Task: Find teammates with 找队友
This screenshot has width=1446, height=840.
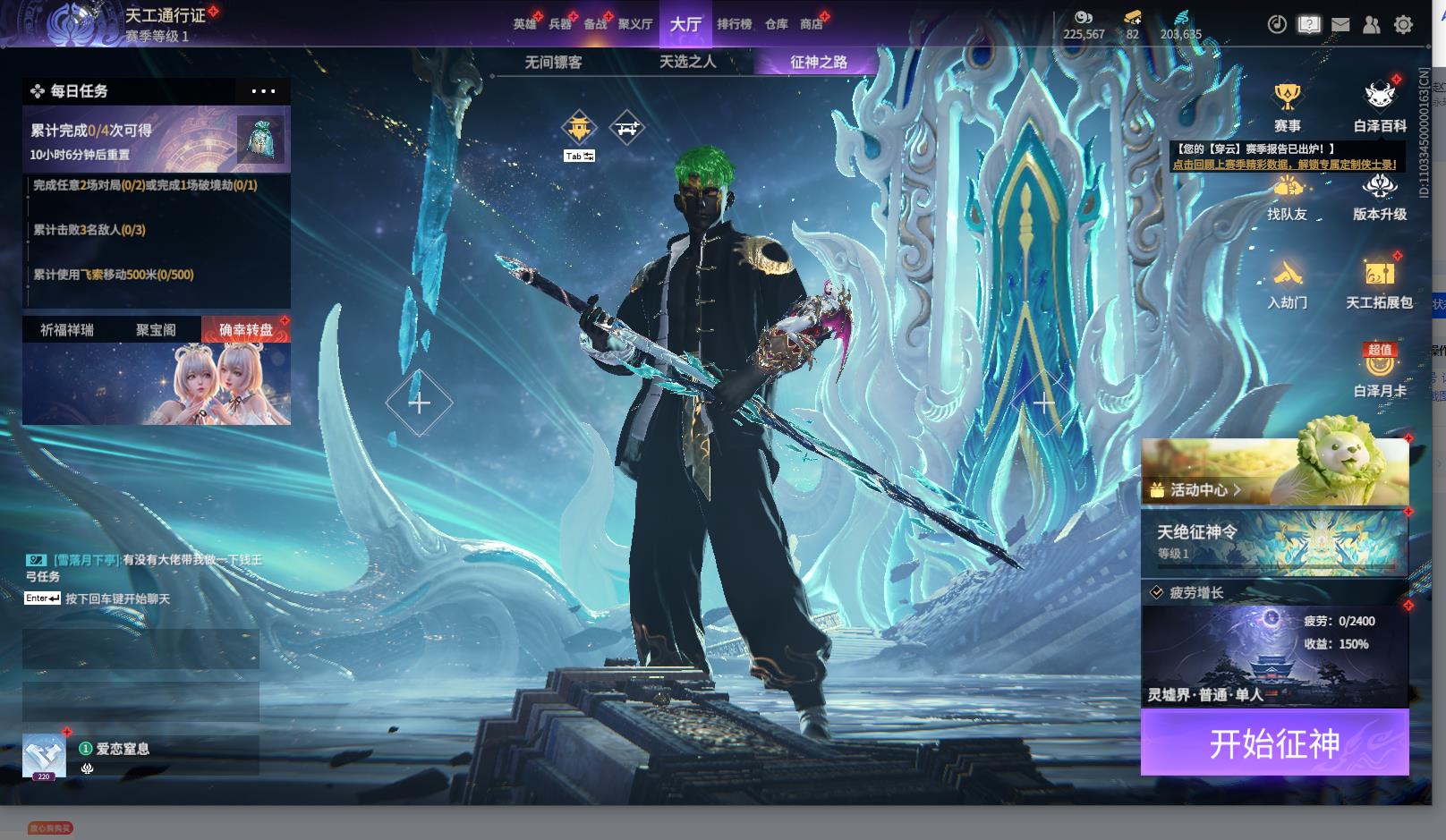Action: tap(1287, 197)
